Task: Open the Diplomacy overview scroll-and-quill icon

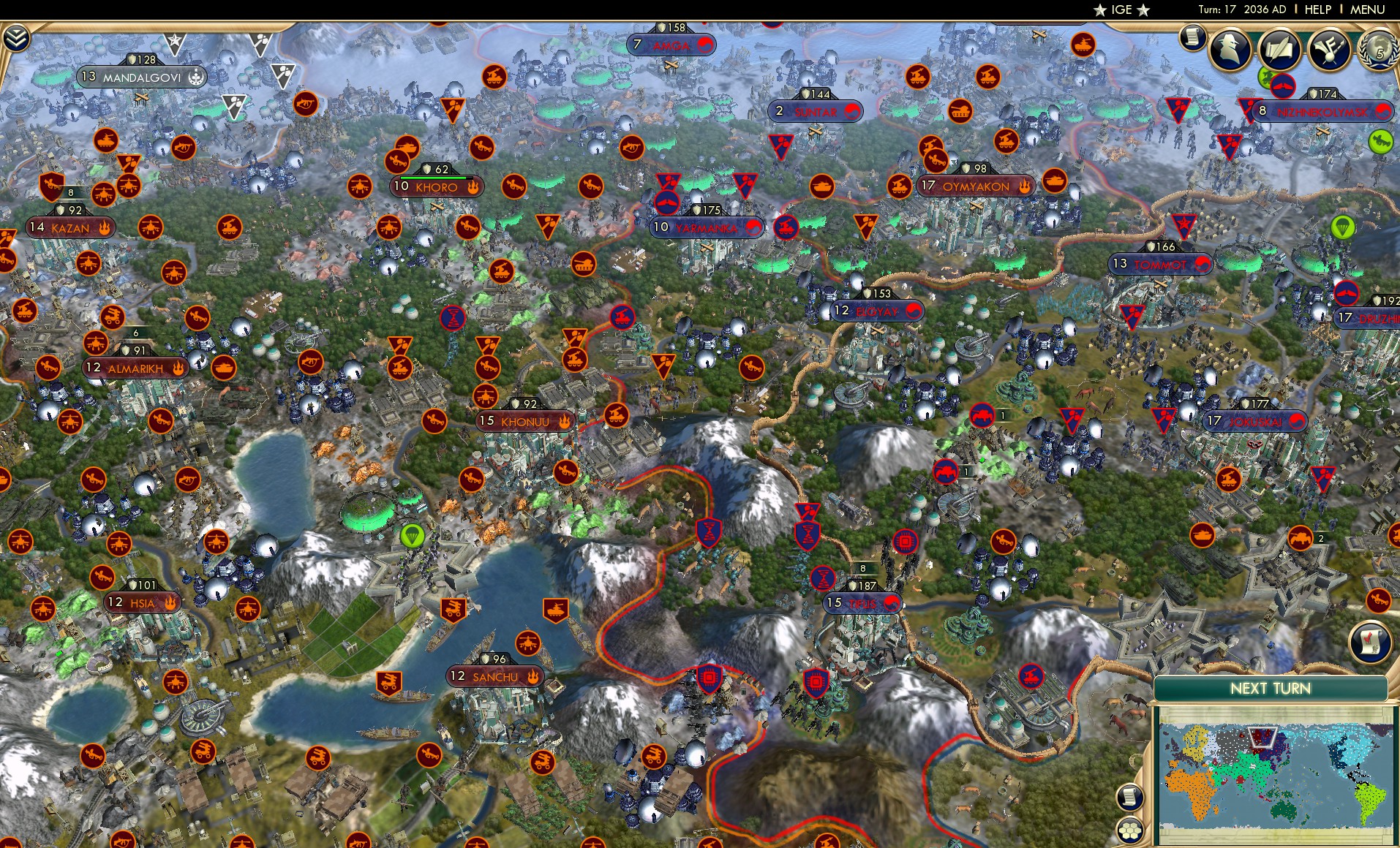Action: click(1279, 51)
